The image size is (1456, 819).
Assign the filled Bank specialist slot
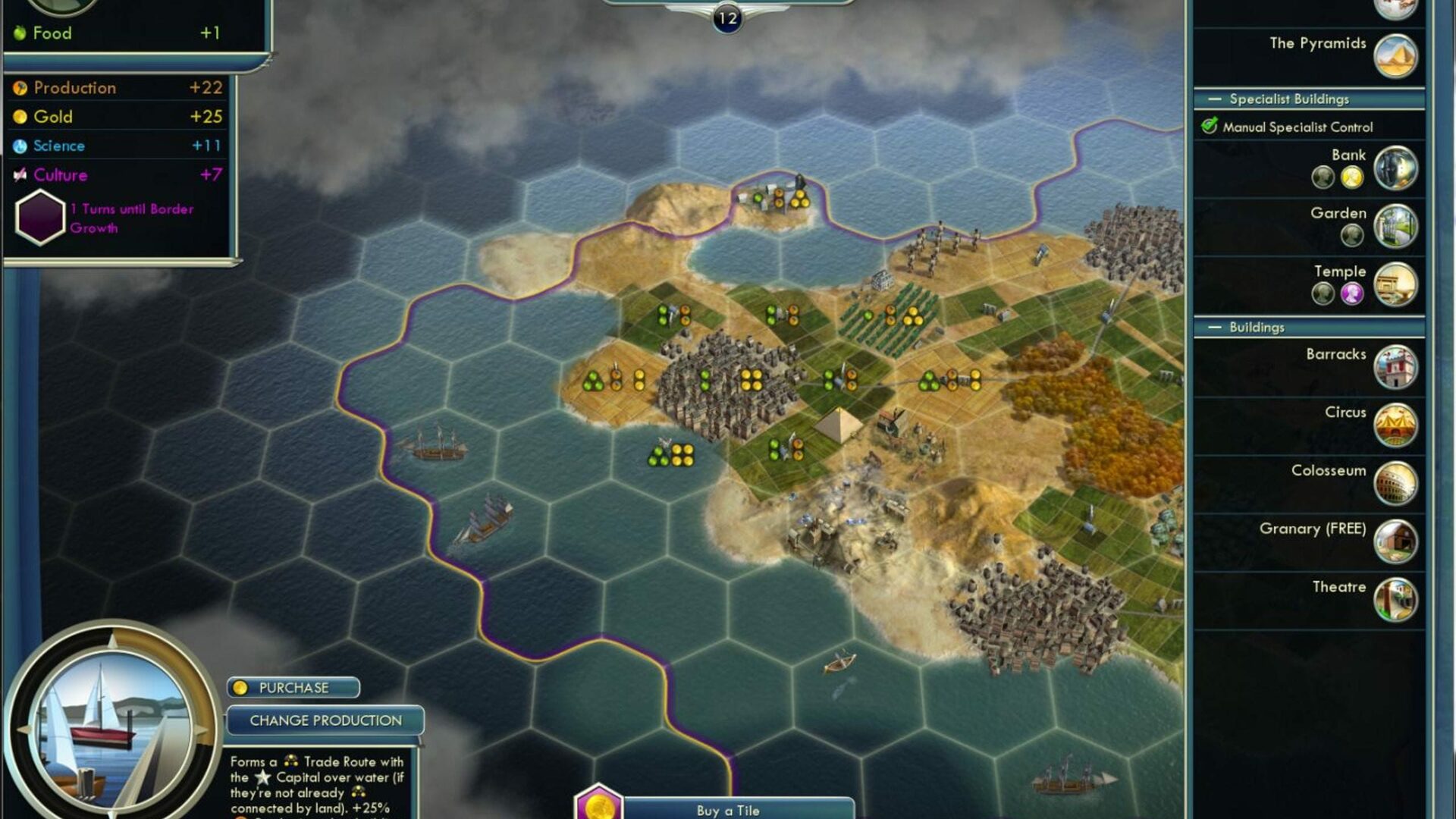click(1352, 177)
